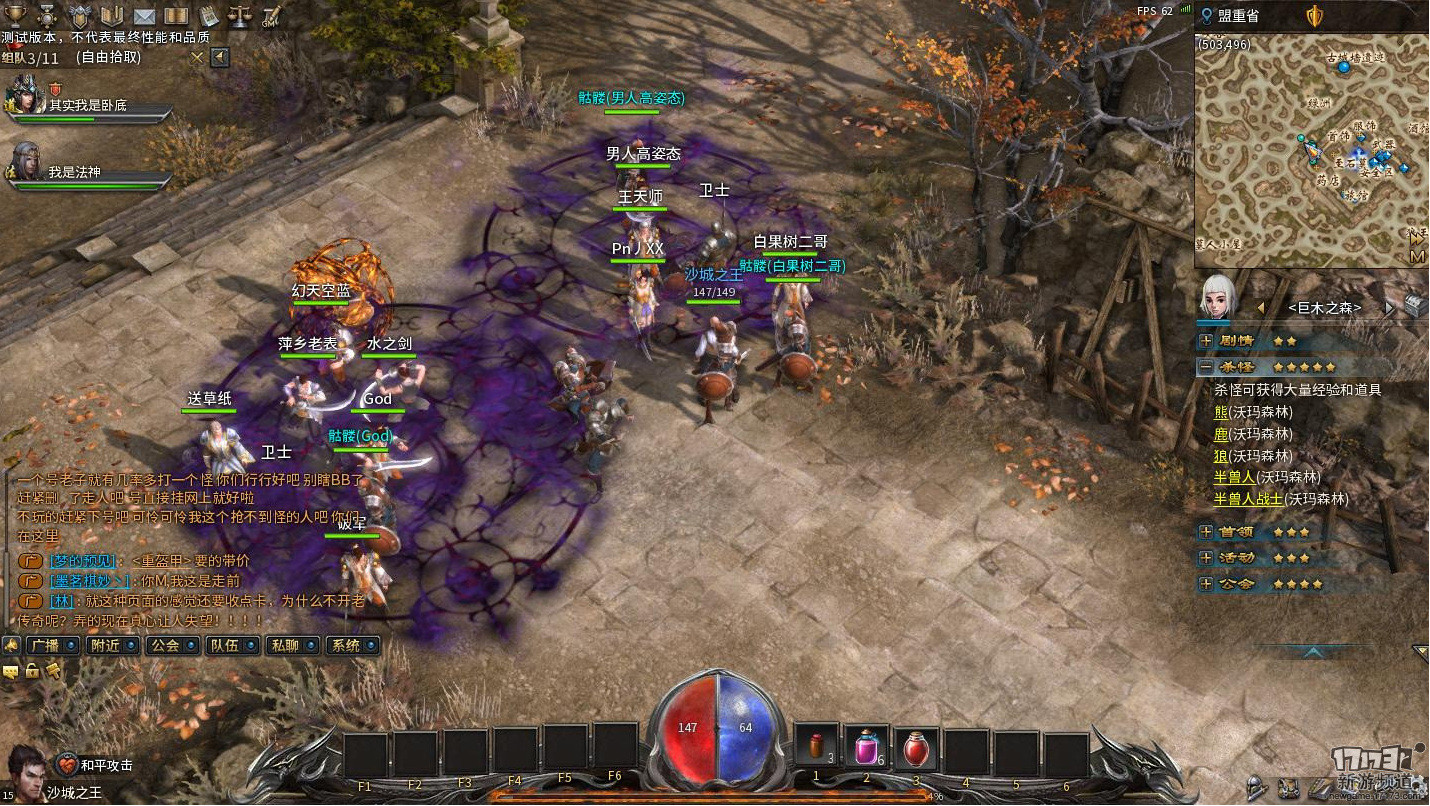Switch to the 私聊 chat channel
Screen dimensions: 1430x806
tap(292, 646)
